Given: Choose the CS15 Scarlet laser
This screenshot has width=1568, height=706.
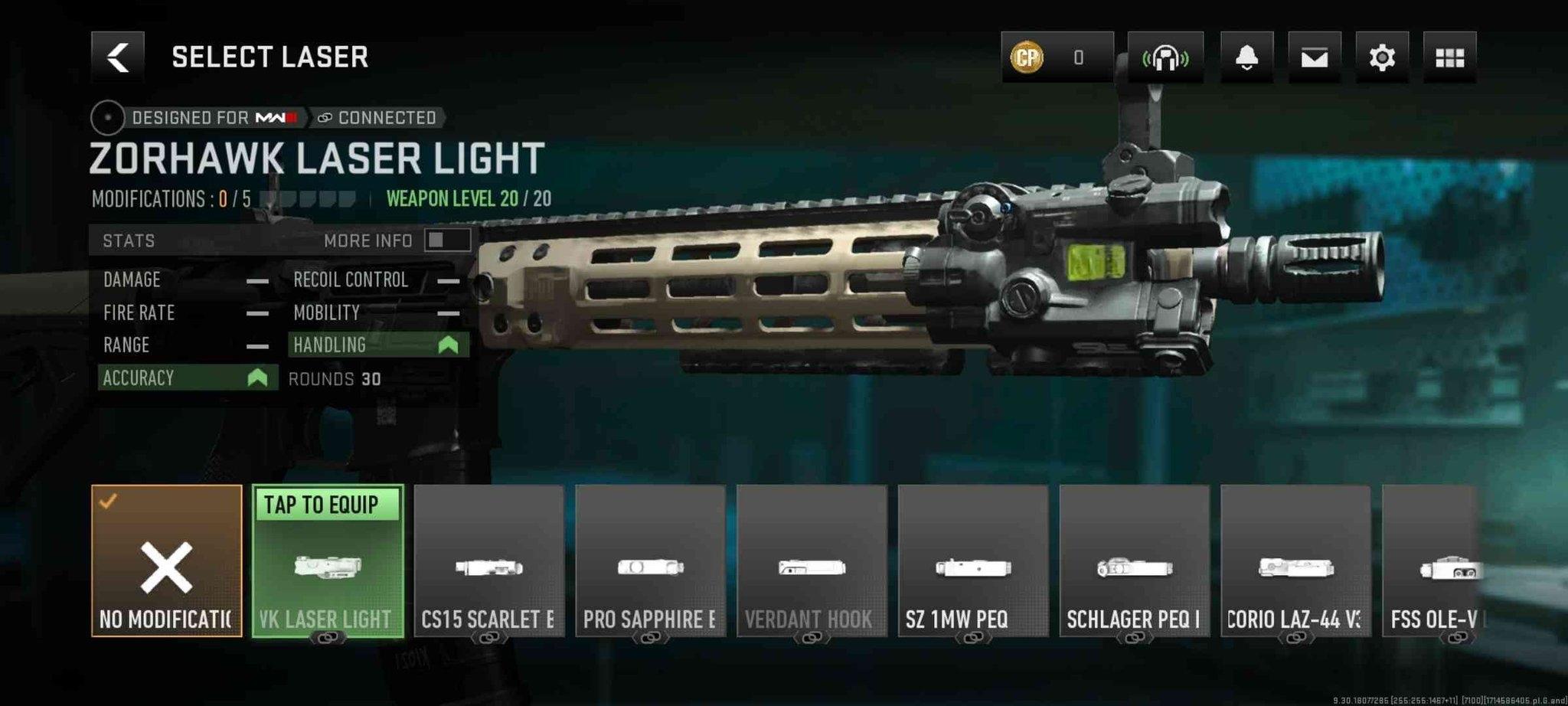Looking at the screenshot, I should pyautogui.click(x=489, y=561).
